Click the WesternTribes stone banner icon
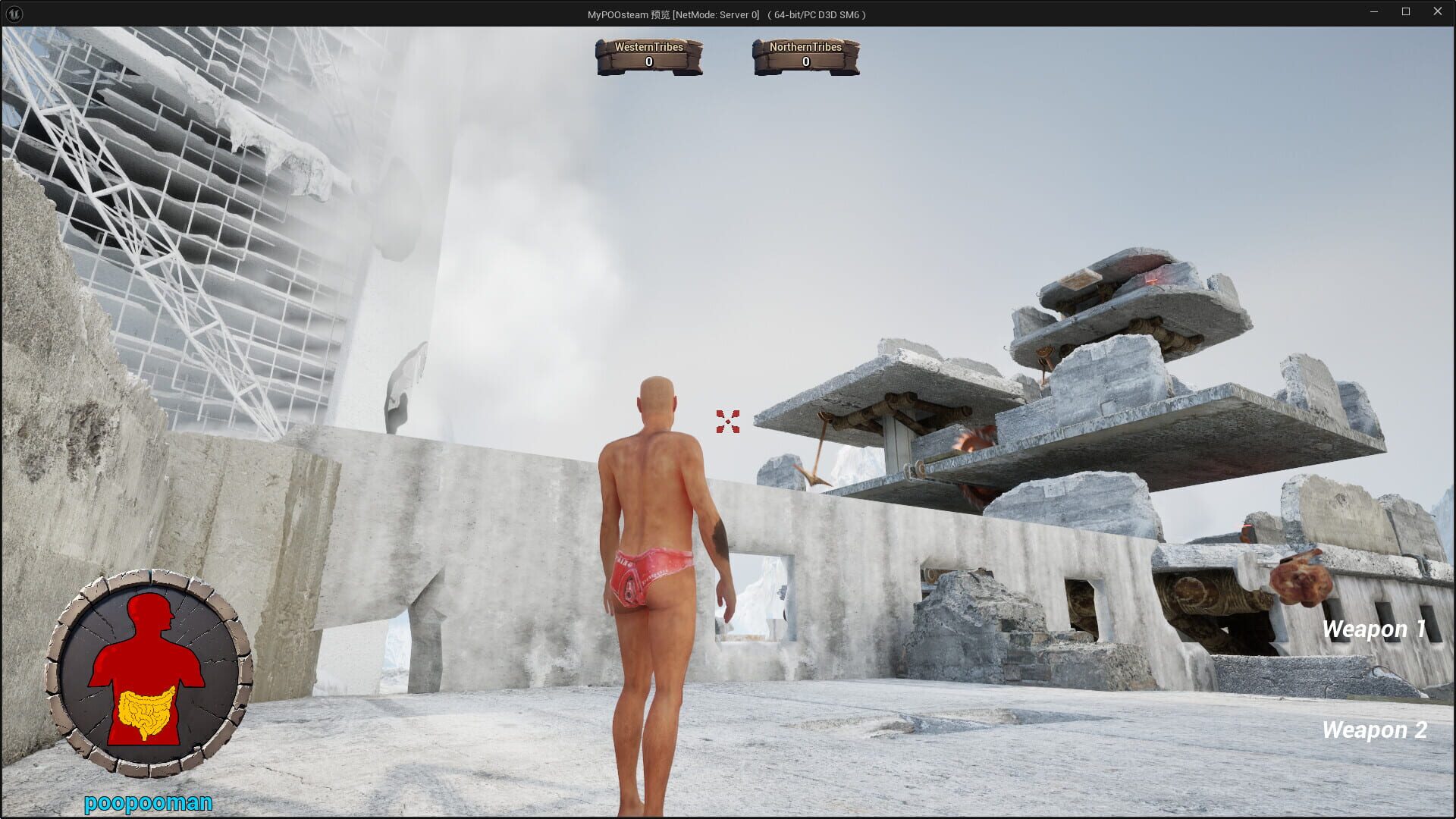Image resolution: width=1456 pixels, height=819 pixels. click(649, 57)
